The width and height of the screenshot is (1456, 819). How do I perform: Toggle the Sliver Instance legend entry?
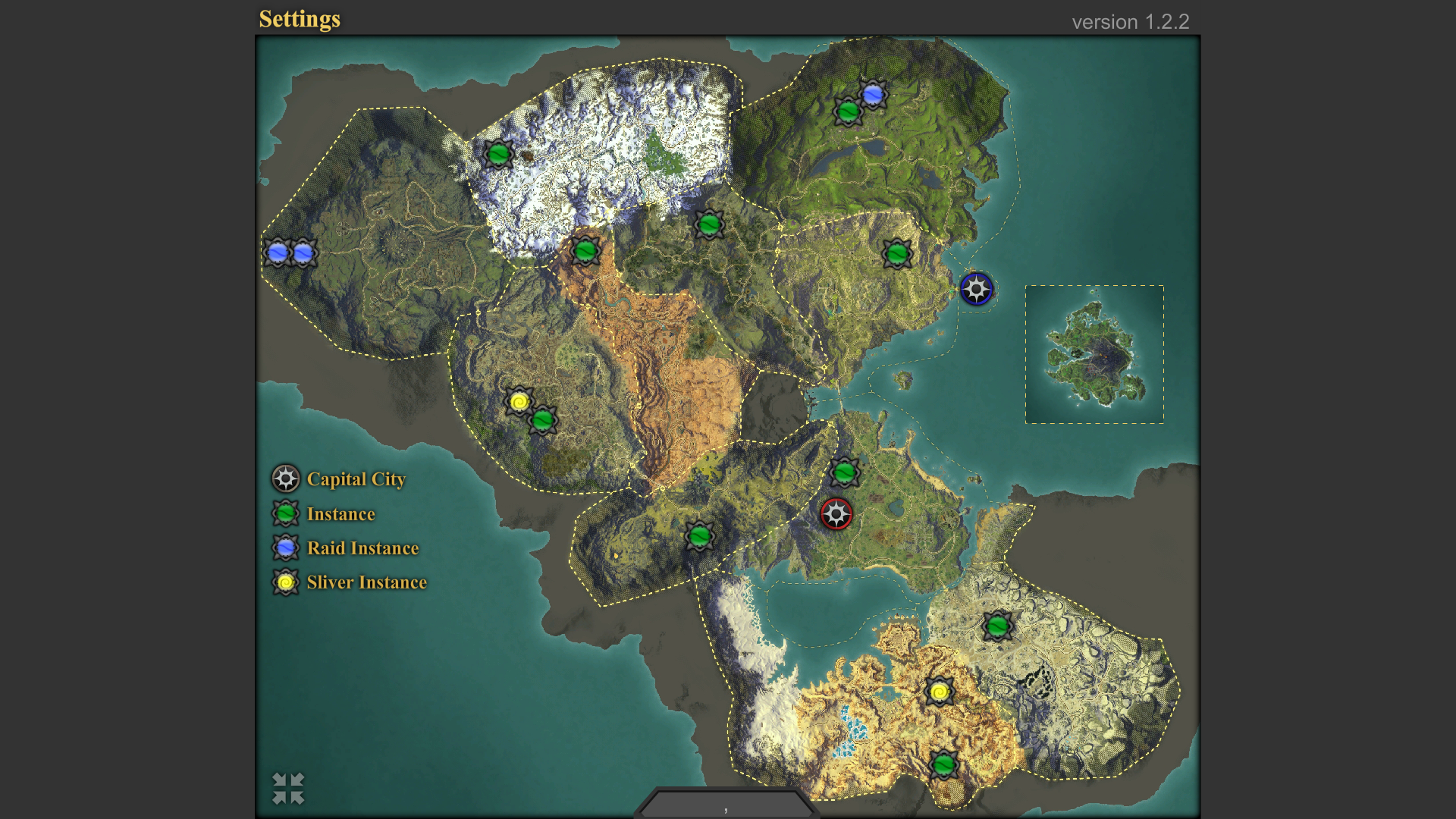coord(285,582)
